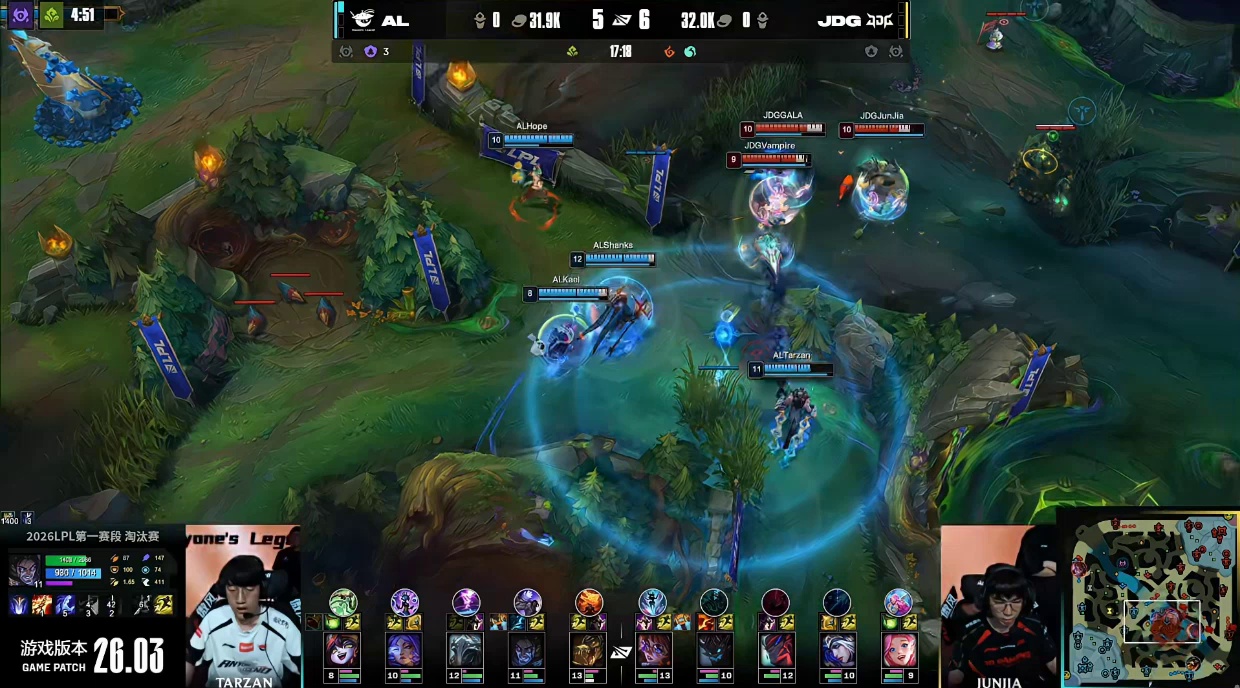Select AL's level 8 champion portrait
1240x688 pixels.
point(343,649)
